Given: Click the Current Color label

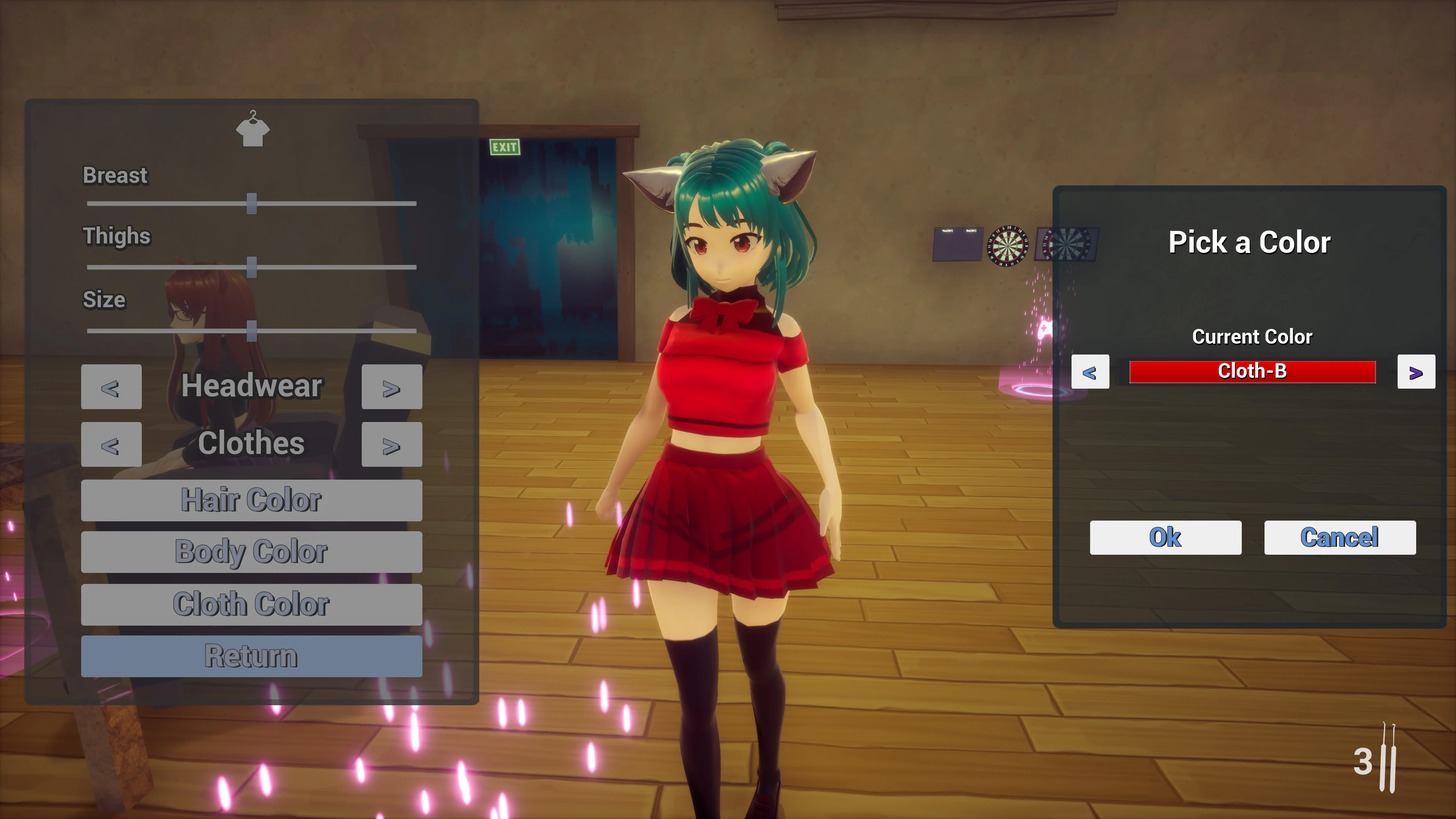Looking at the screenshot, I should pyautogui.click(x=1252, y=336).
